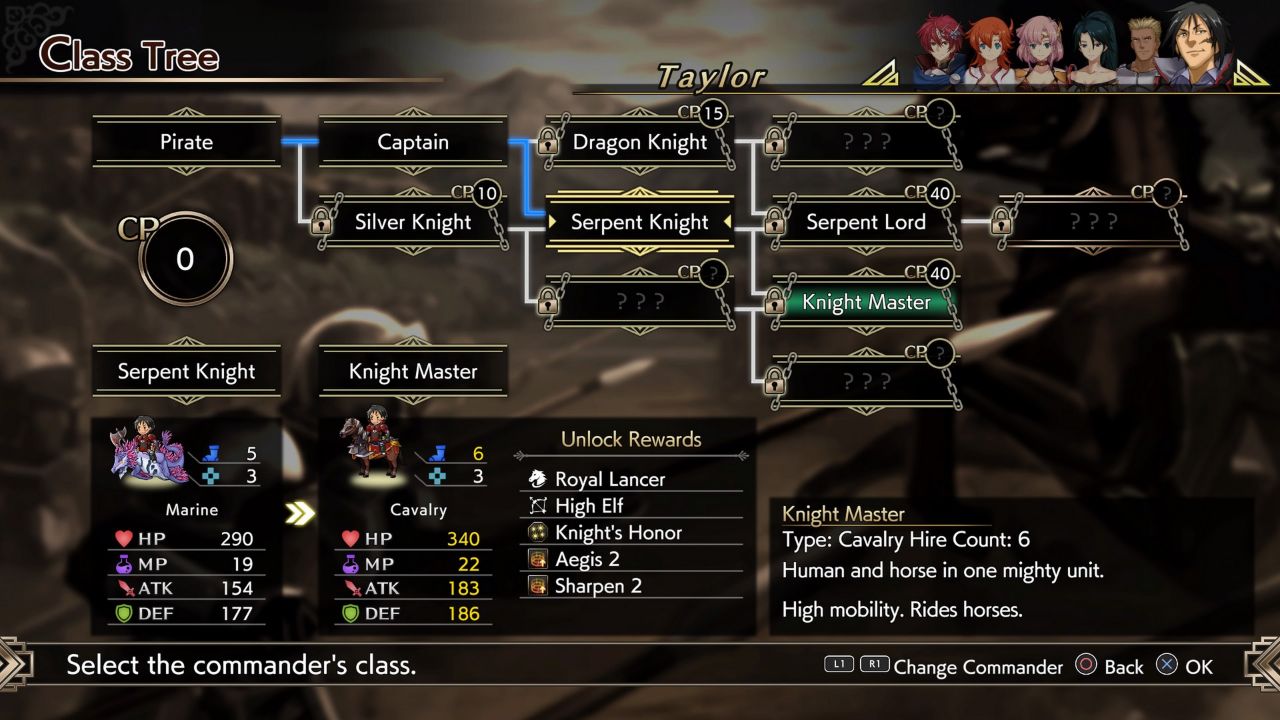The width and height of the screenshot is (1280, 720).
Task: Select the highlighted Knight Master class
Action: click(x=866, y=302)
